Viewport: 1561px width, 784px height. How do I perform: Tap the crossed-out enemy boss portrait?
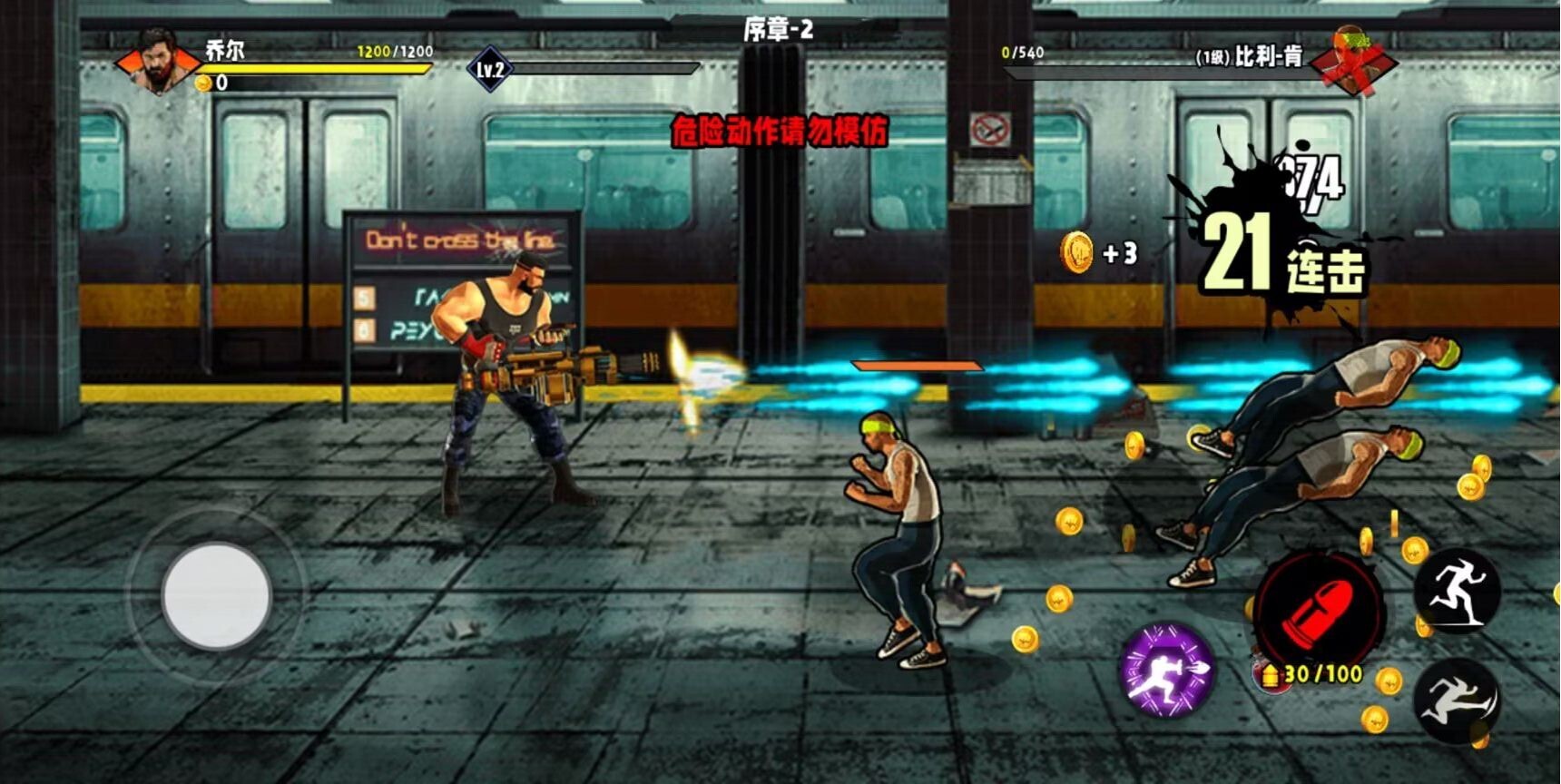pyautogui.click(x=1351, y=60)
